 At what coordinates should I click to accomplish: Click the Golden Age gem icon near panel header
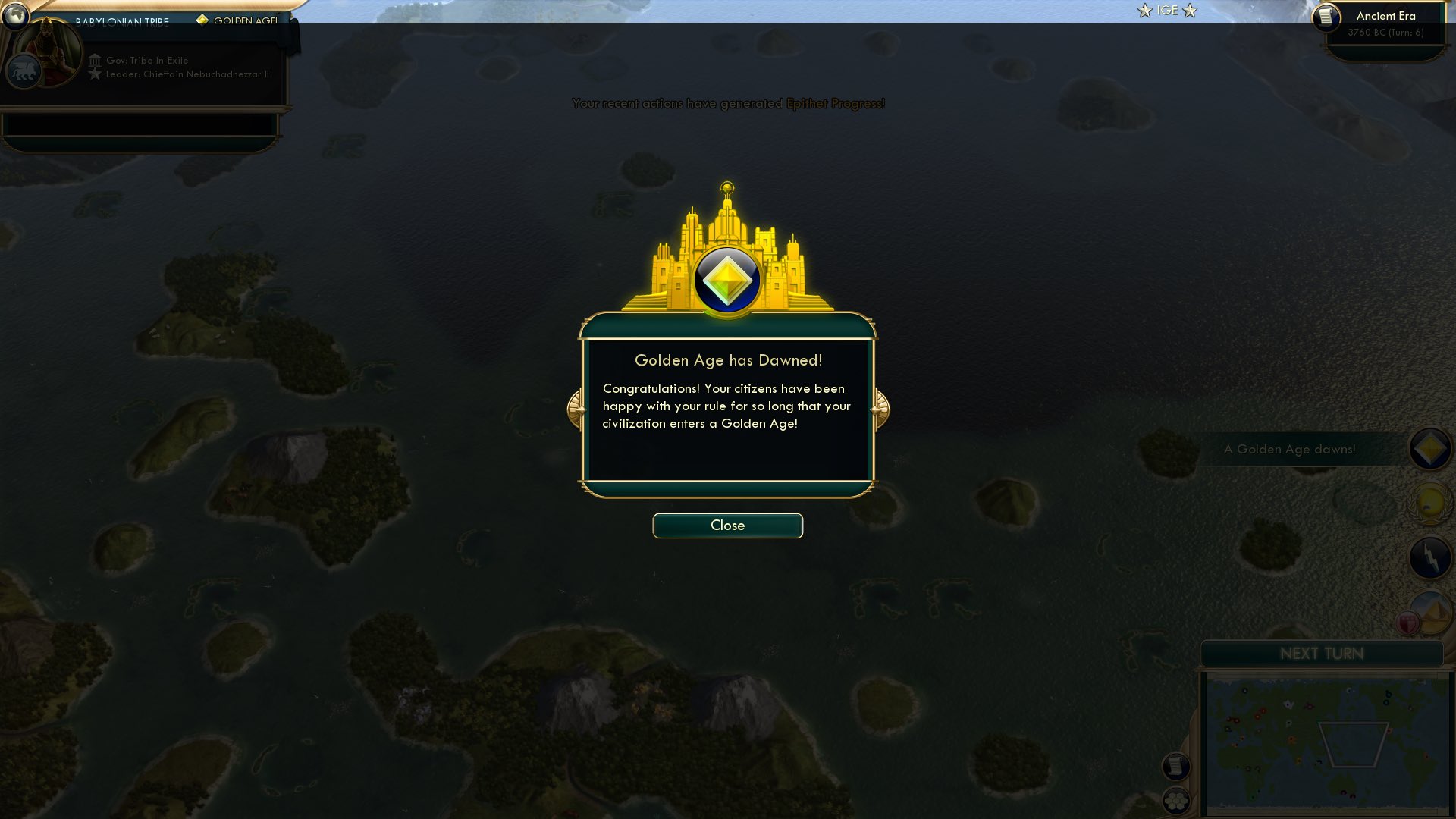click(x=202, y=20)
